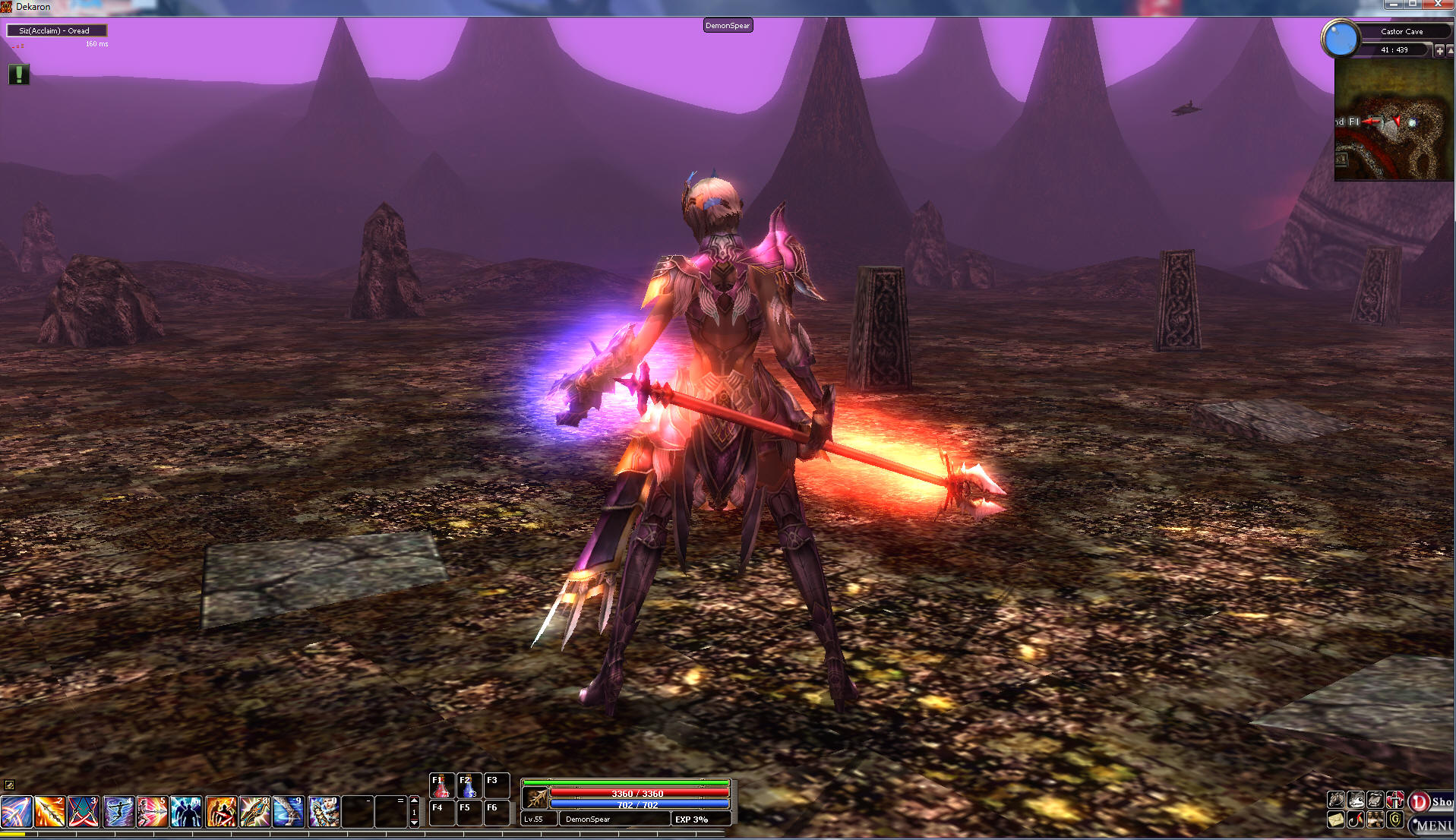Screen dimensions: 1456x840
Task: Click the Castor Cave minimap
Action: point(1393,120)
